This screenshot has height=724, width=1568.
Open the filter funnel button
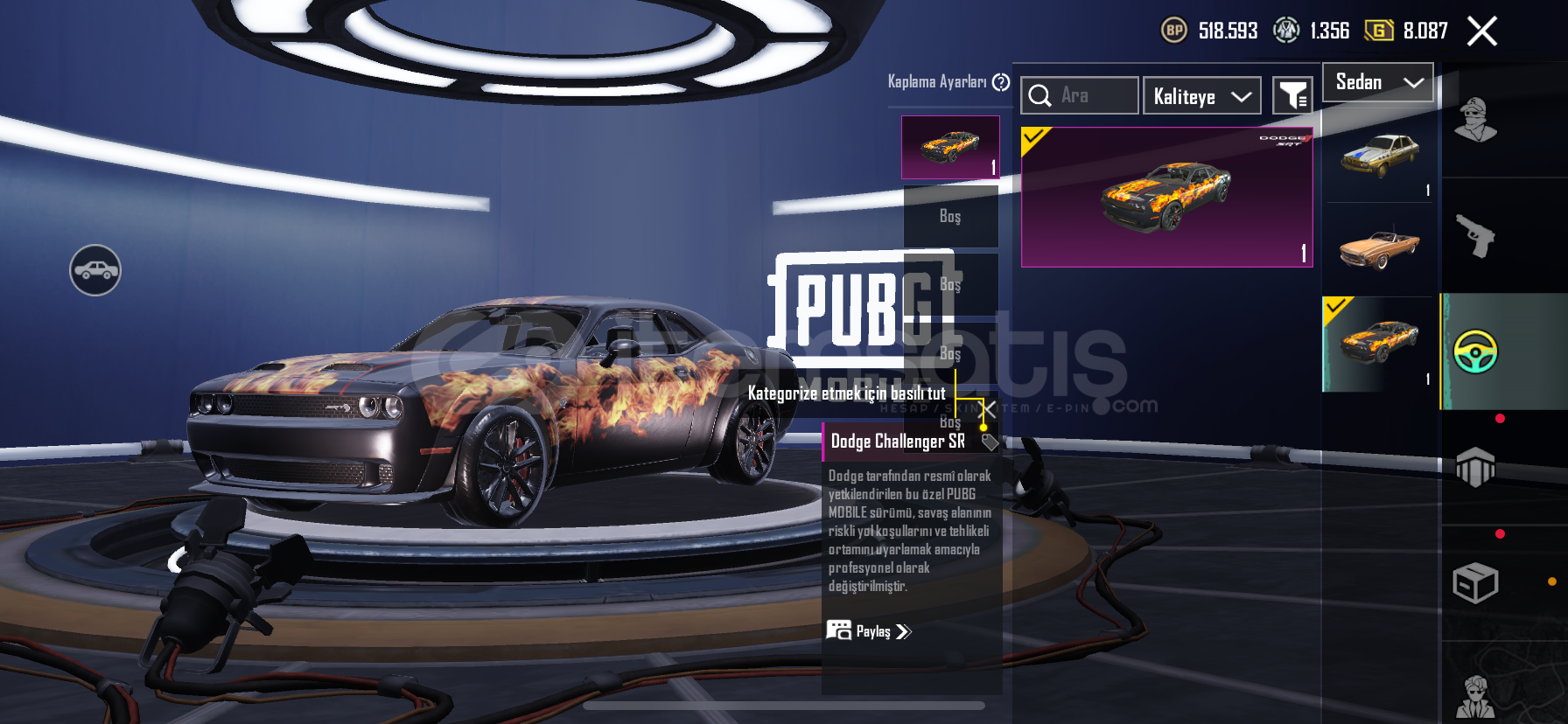pos(1292,96)
